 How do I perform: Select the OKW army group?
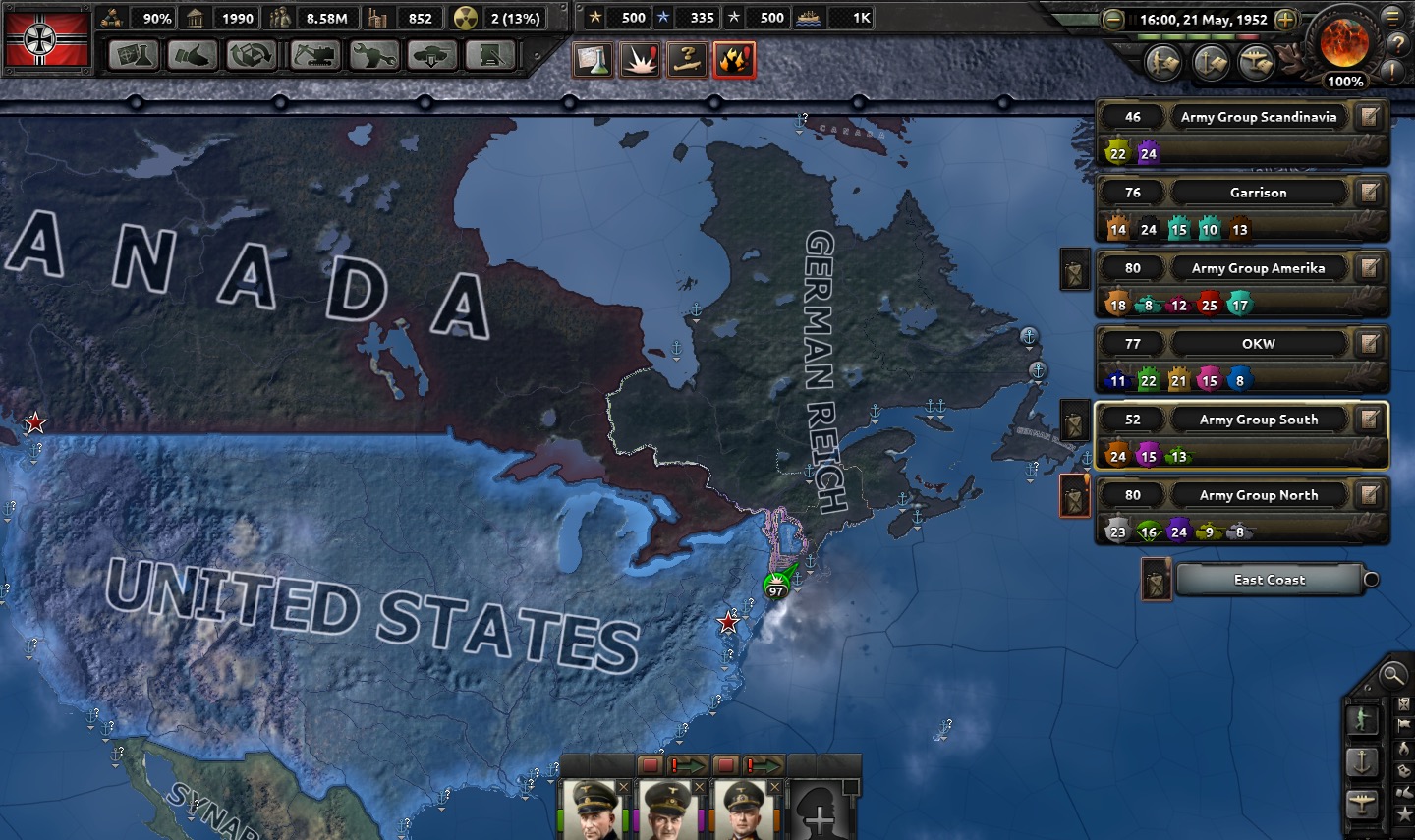click(1258, 344)
